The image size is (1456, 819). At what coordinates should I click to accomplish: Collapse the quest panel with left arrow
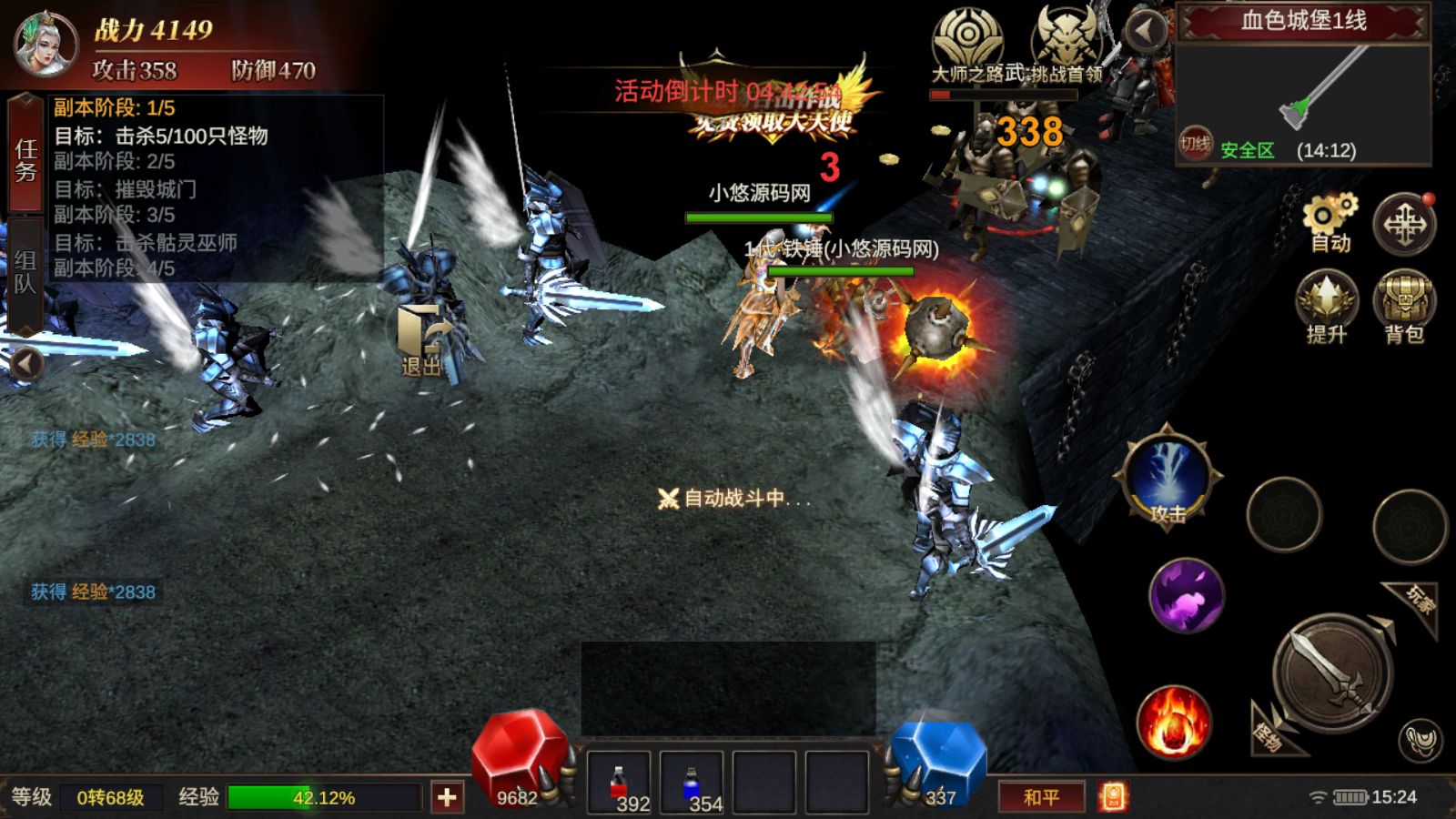[25, 365]
